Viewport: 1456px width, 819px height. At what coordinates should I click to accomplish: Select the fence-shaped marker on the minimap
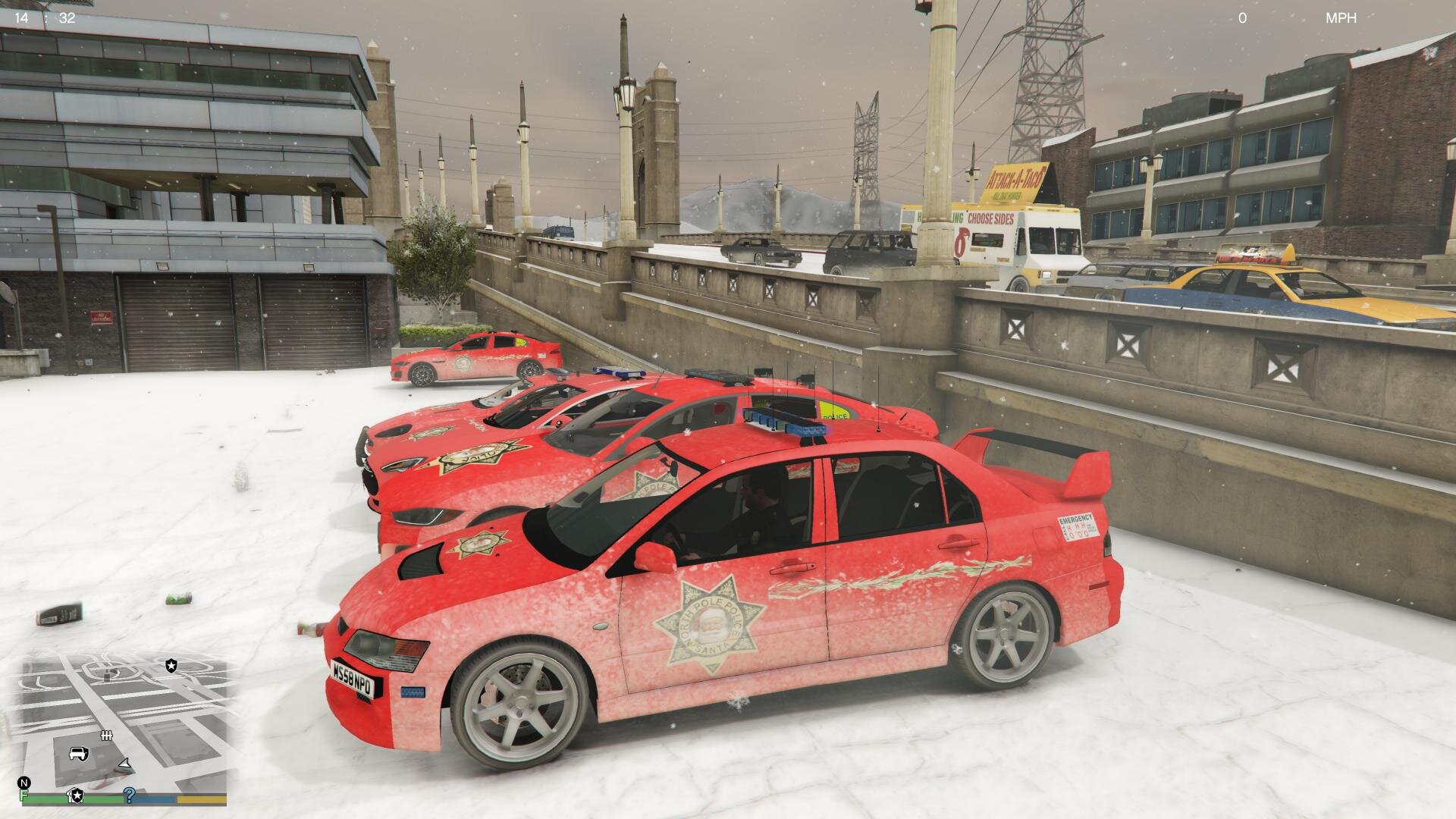[x=106, y=735]
